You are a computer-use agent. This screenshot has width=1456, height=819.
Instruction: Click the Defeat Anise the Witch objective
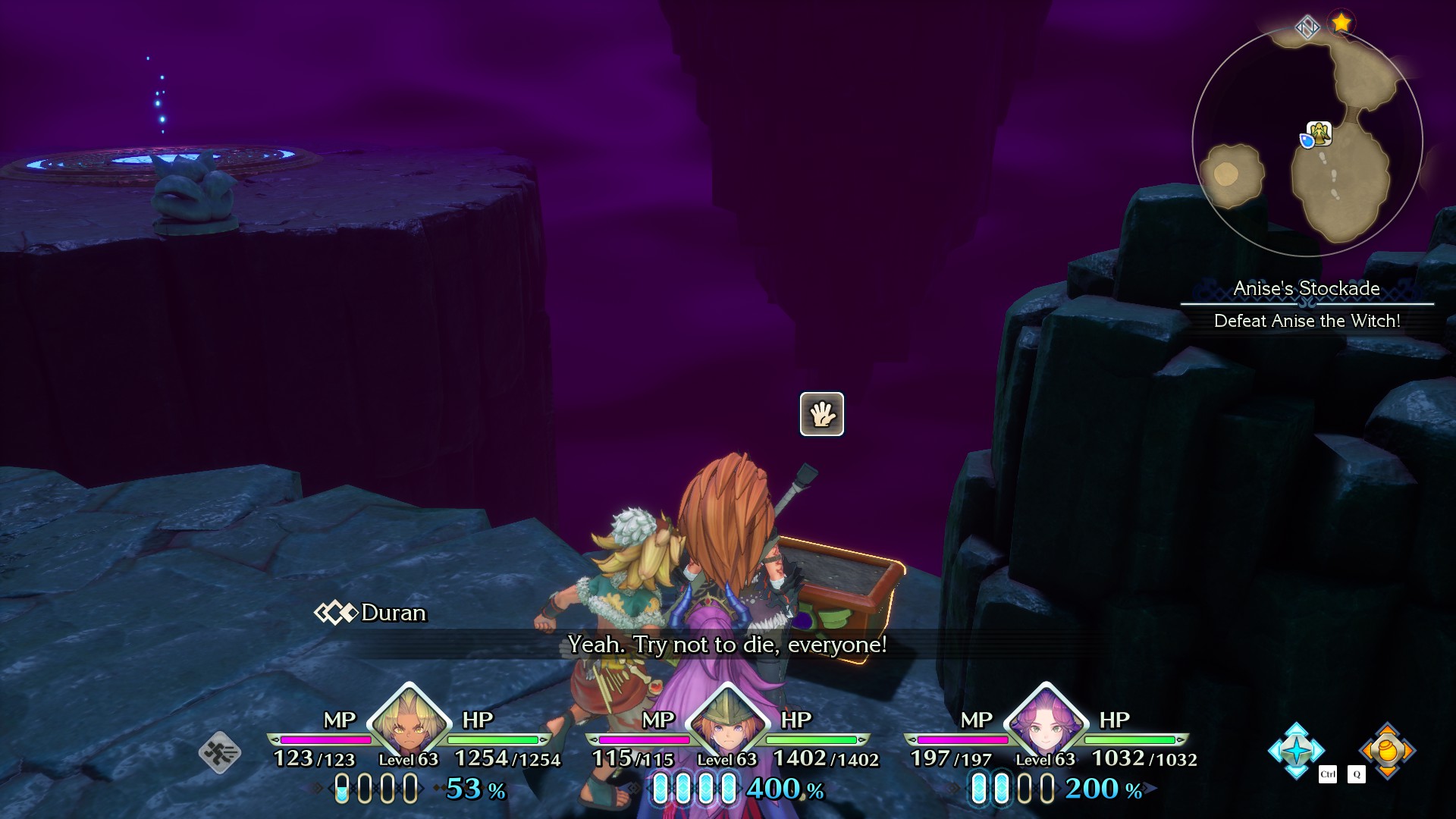(1307, 321)
